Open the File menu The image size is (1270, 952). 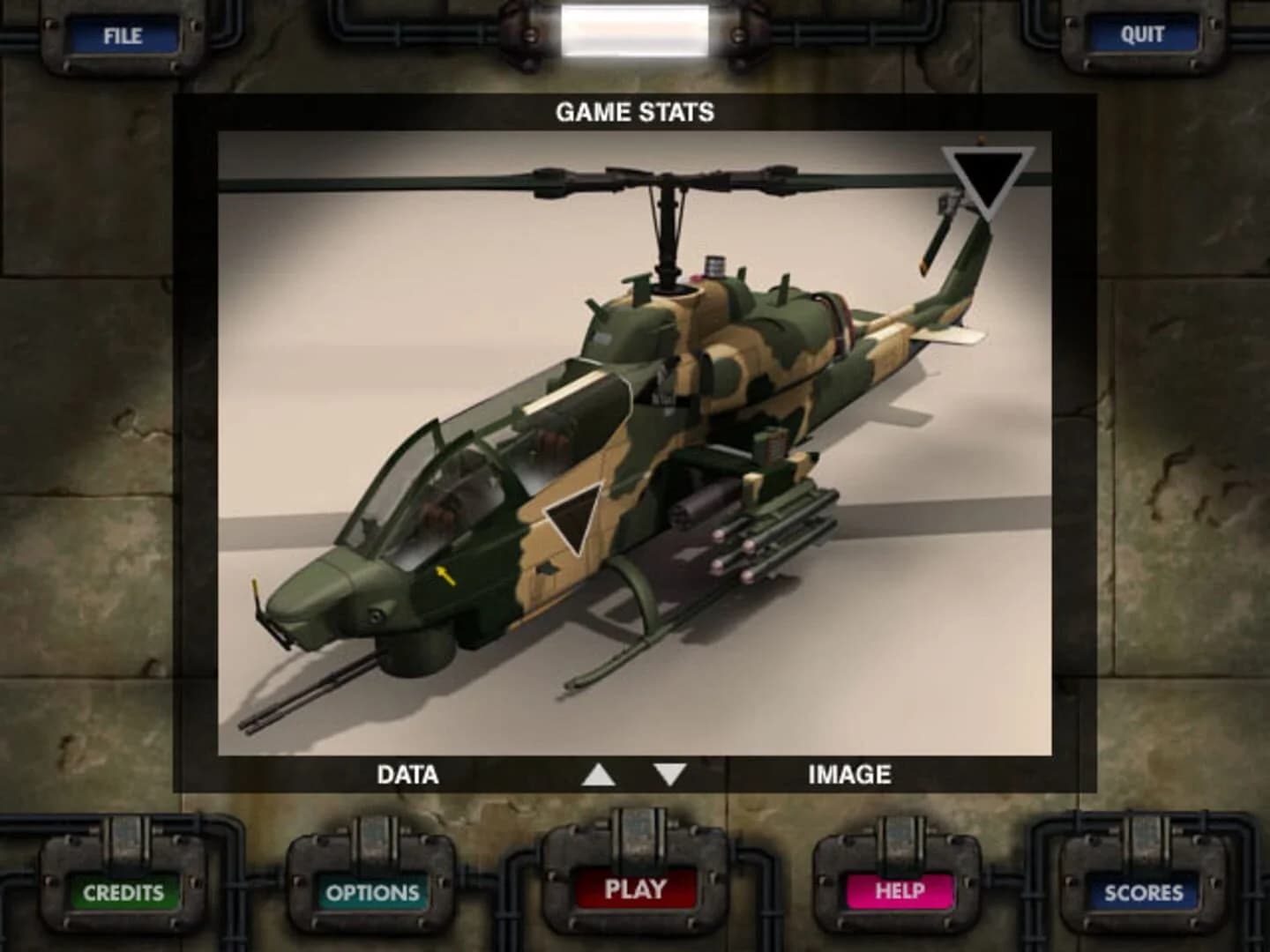123,36
